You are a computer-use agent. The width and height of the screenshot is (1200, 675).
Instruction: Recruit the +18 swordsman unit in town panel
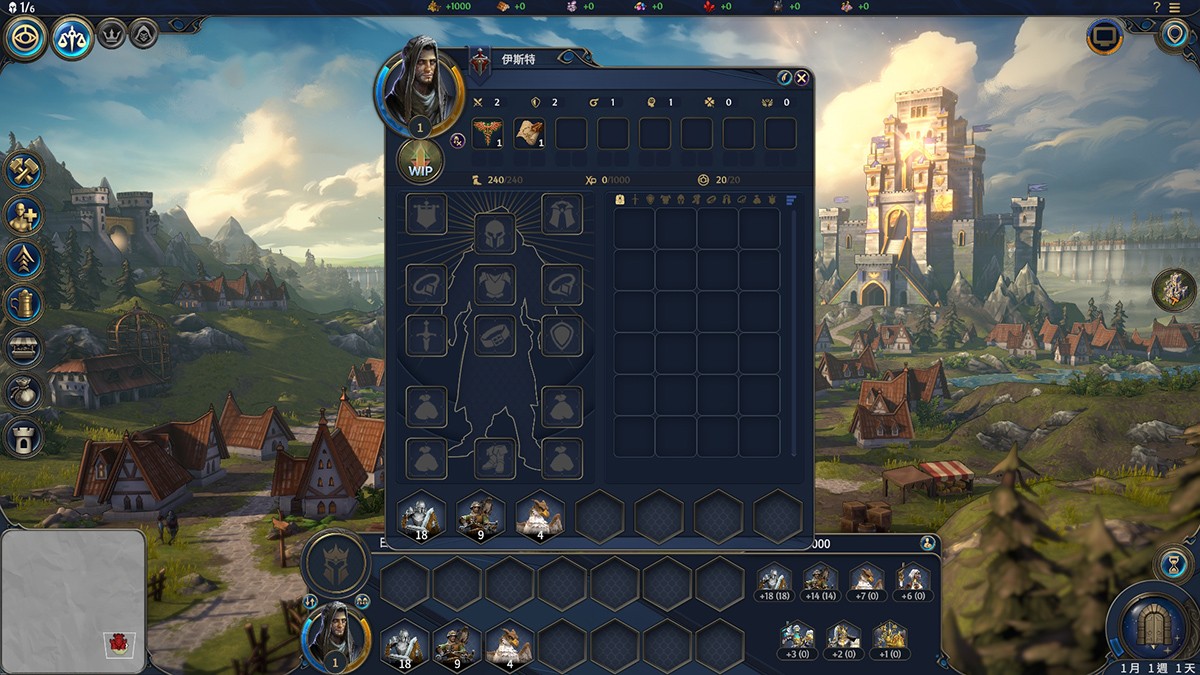click(773, 581)
